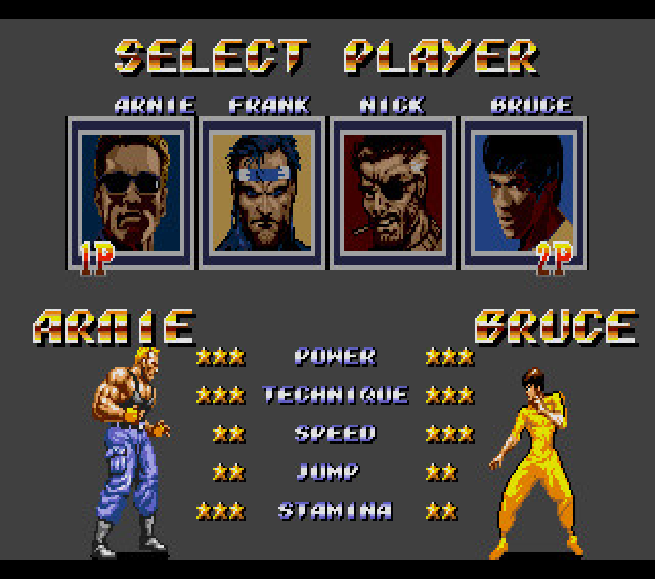Select Arnie's portrait with sunglasses
The width and height of the screenshot is (655, 579).
[x=132, y=192]
